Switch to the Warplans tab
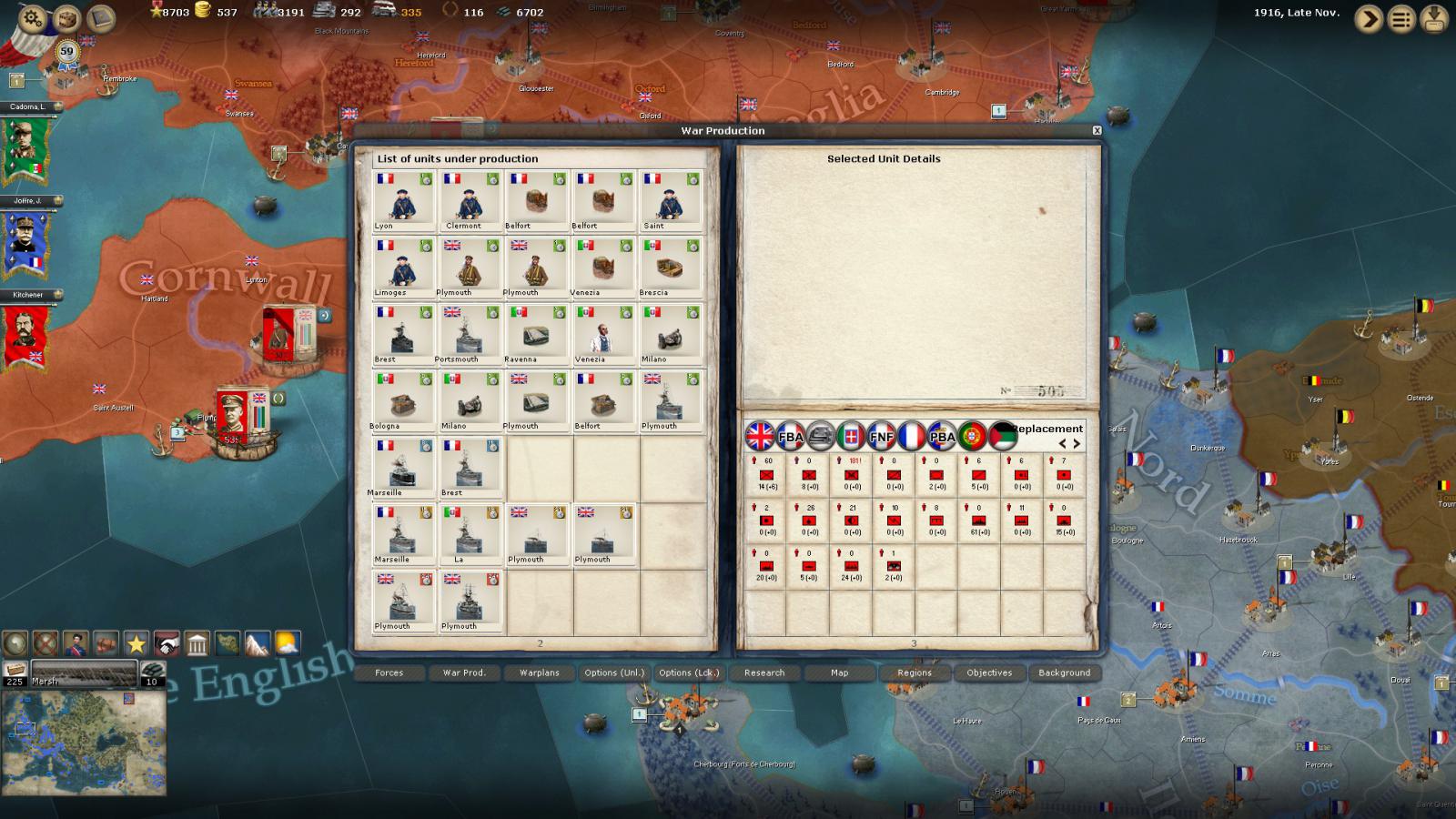The image size is (1456, 819). pos(540,672)
